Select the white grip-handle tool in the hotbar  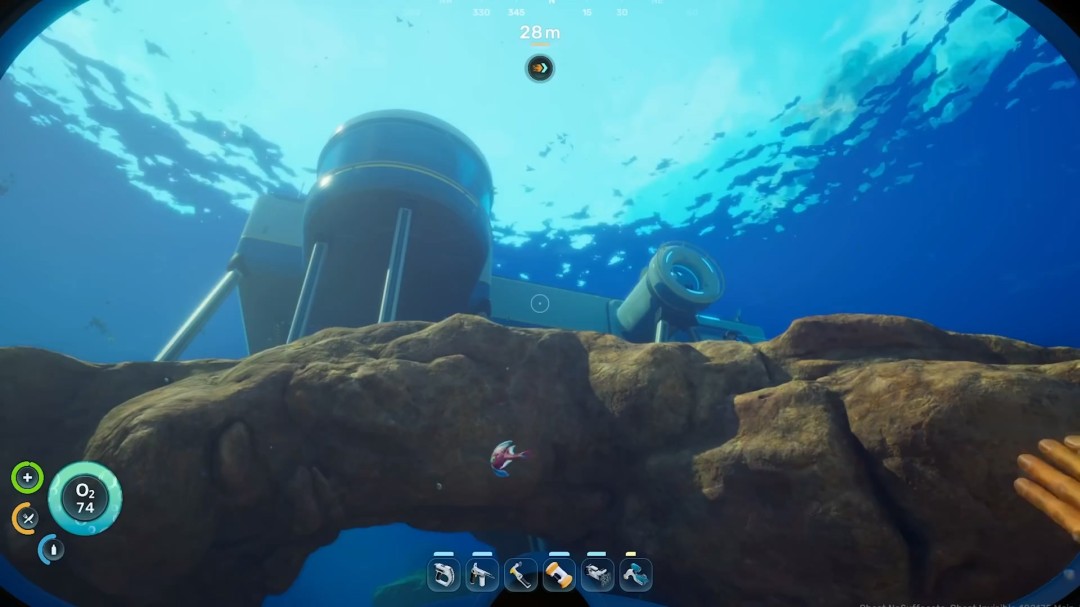[444, 574]
